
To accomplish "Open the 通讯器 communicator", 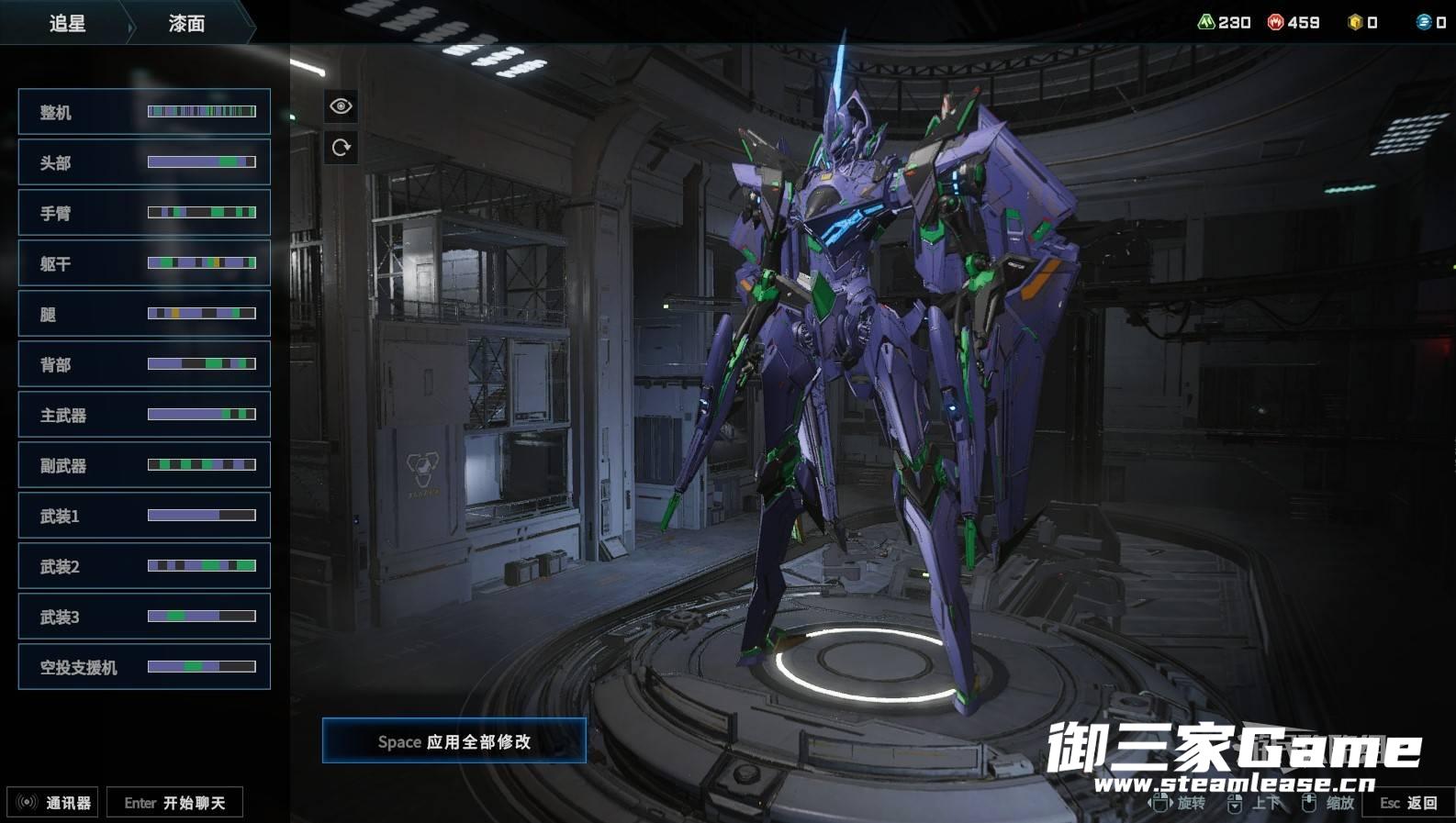I will click(53, 803).
